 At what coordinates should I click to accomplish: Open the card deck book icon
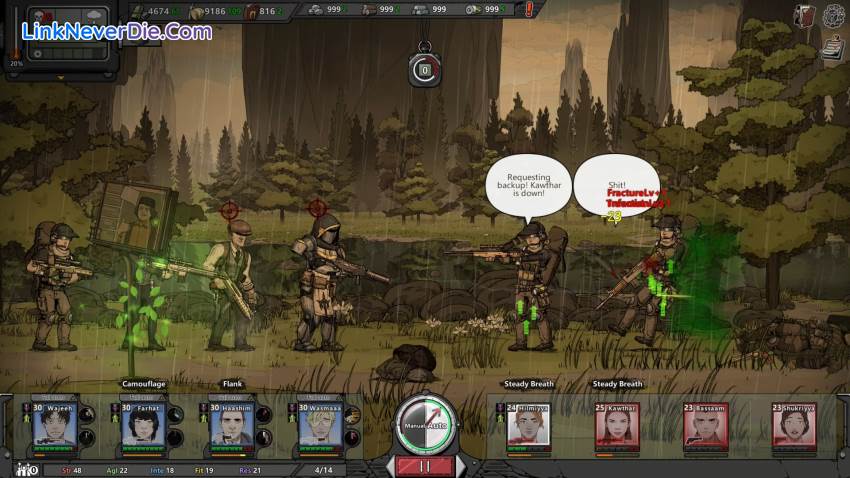805,15
